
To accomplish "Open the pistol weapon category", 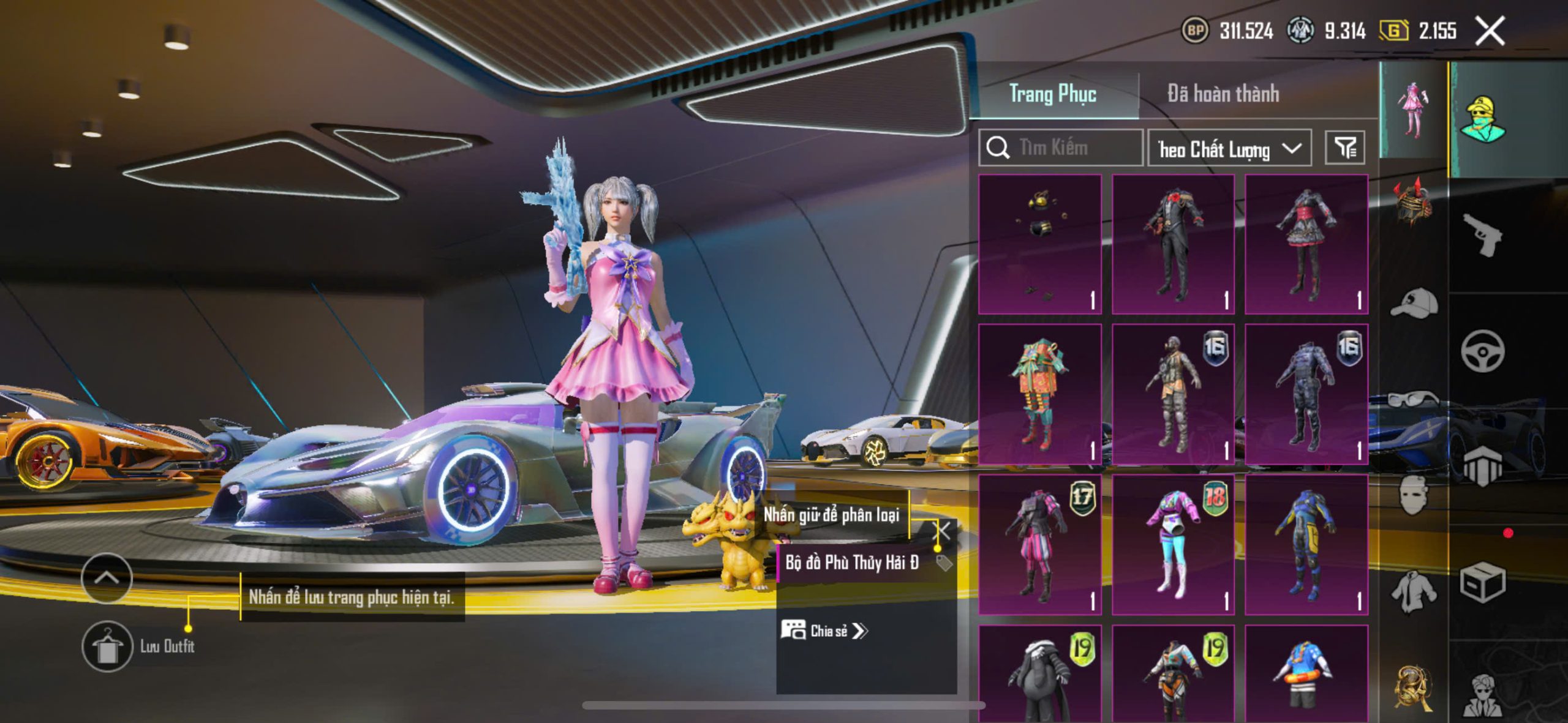I will point(1482,234).
